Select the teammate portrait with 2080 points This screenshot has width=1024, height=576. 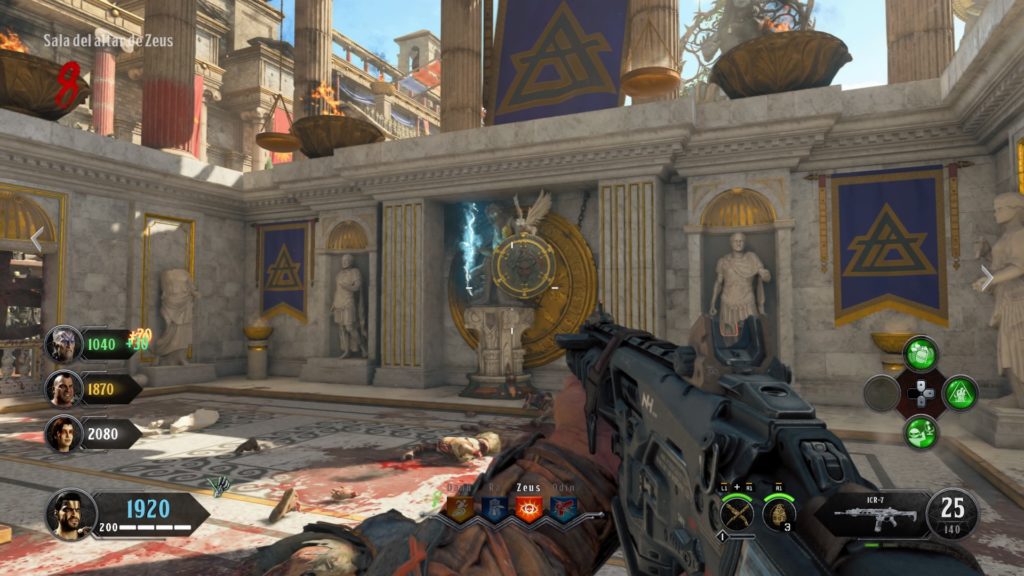pos(64,433)
